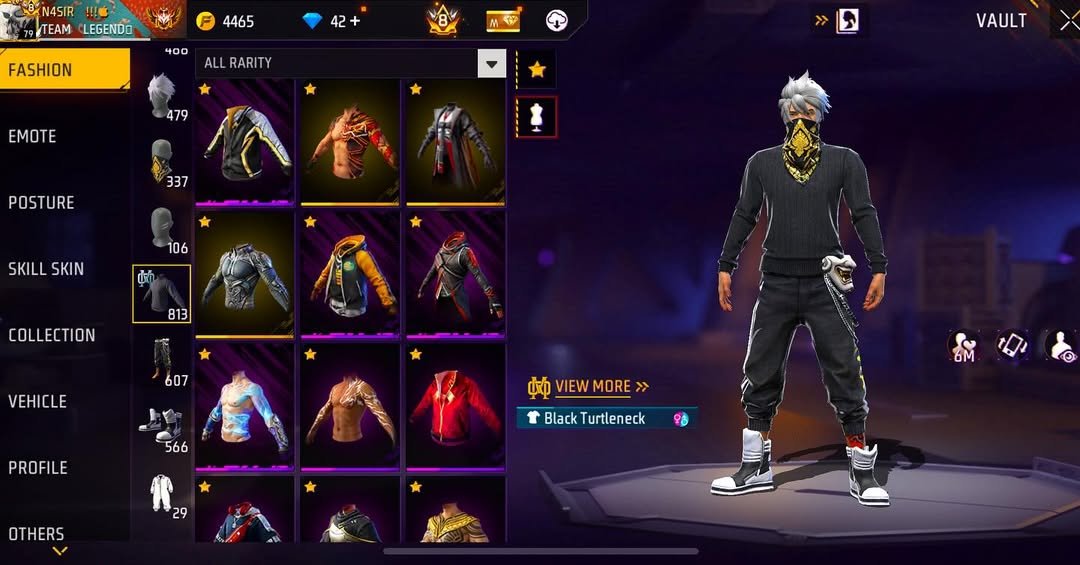Choose the pants category icon
1080x565 pixels.
162,362
